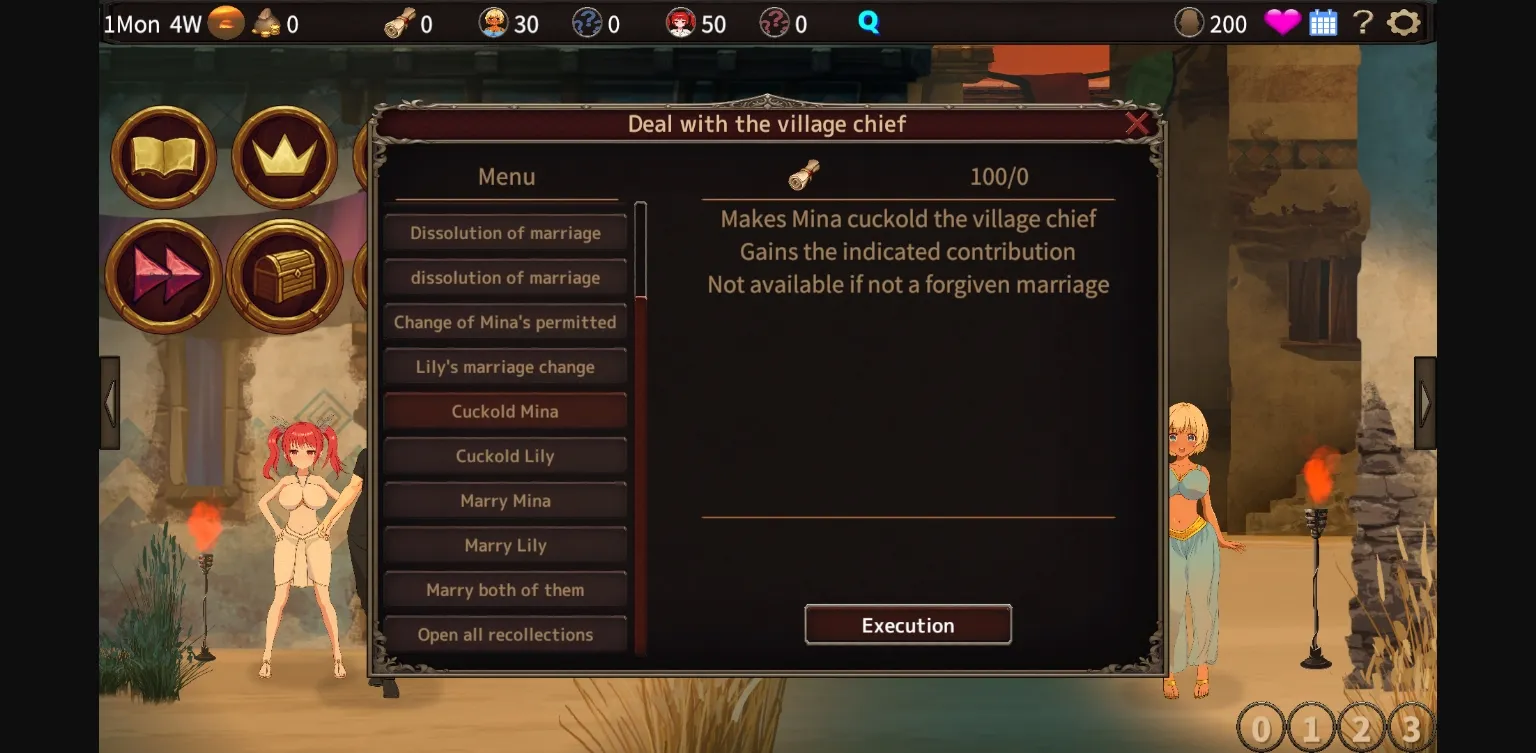This screenshot has width=1536, height=753.
Task: Open the quest book icon
Action: (x=162, y=158)
